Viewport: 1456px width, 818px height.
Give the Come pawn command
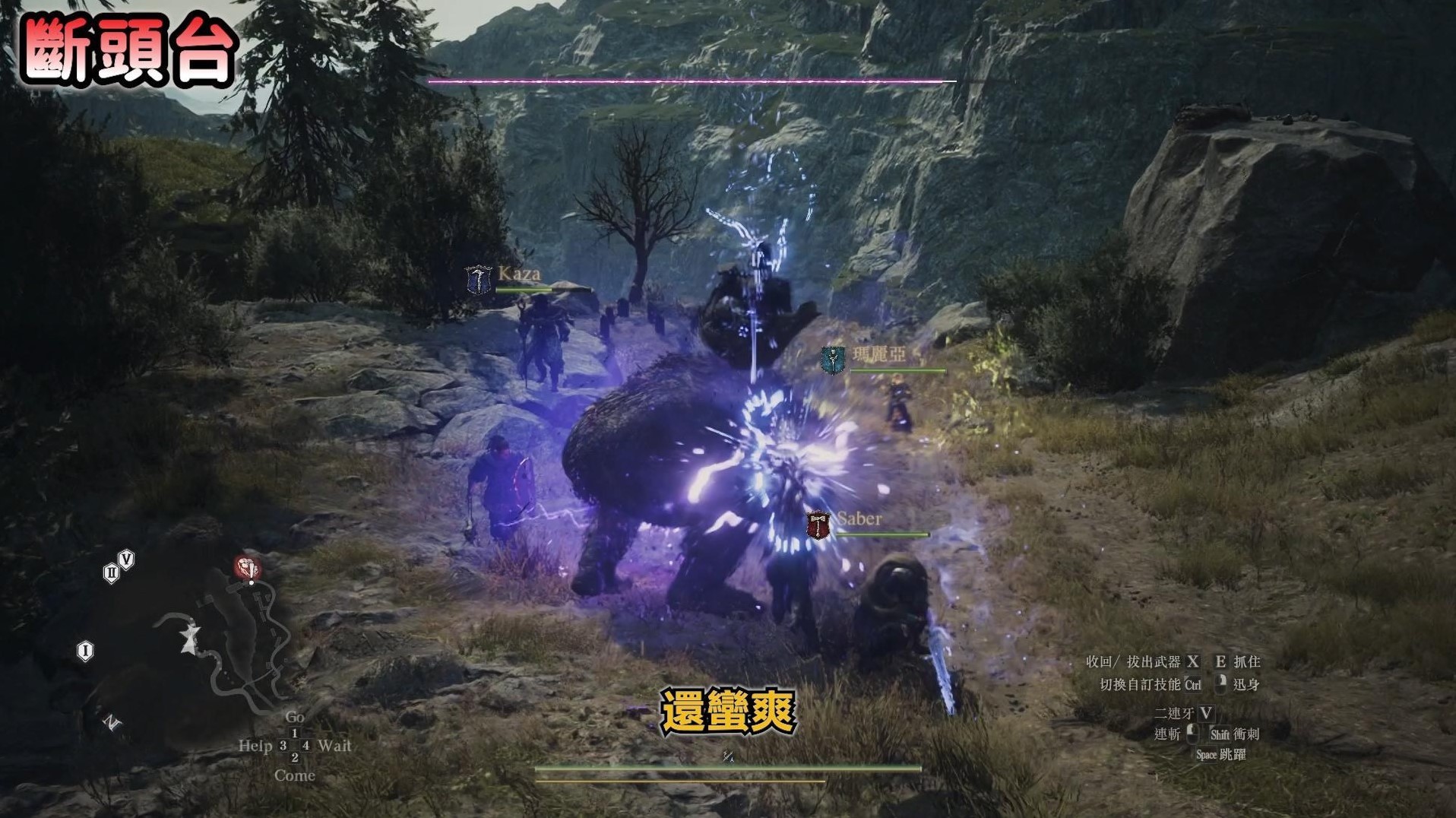coord(295,775)
